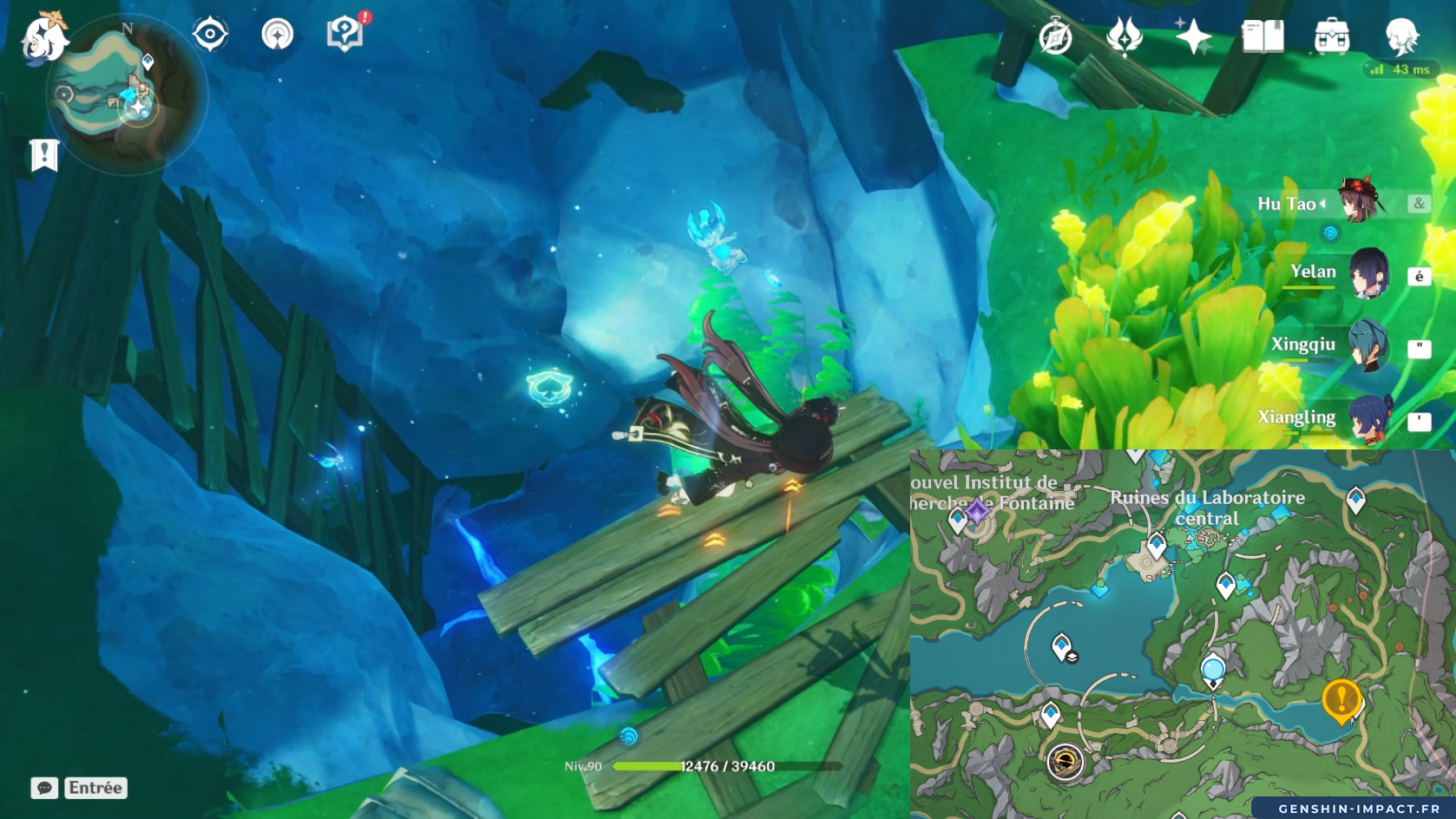The image size is (1456, 819).
Task: Click the Ruines du Laboratoire central label
Action: [x=1207, y=508]
